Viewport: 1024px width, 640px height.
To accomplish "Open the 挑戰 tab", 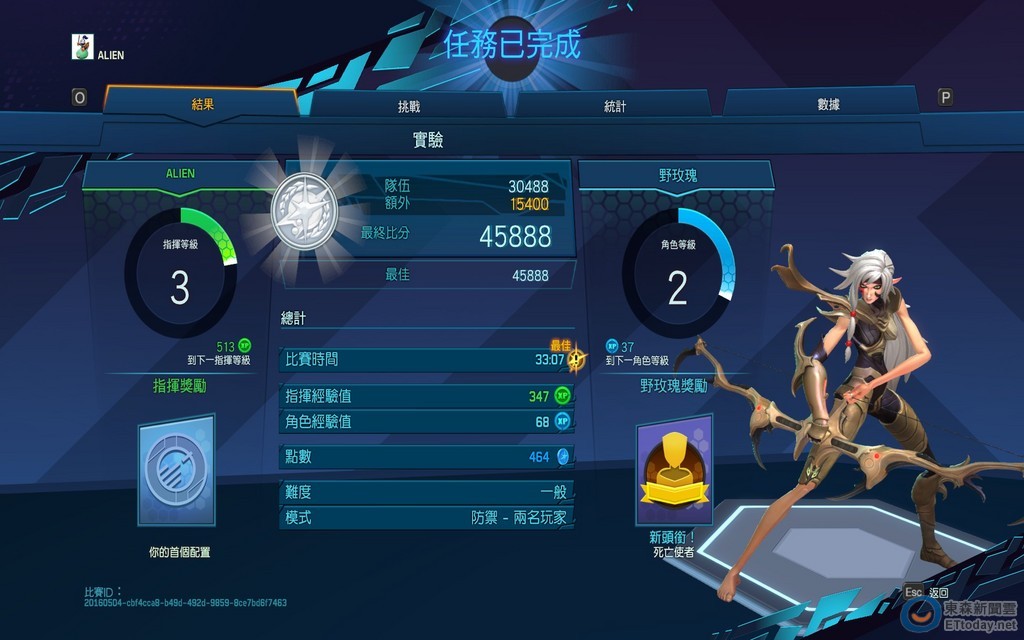I will pos(410,105).
